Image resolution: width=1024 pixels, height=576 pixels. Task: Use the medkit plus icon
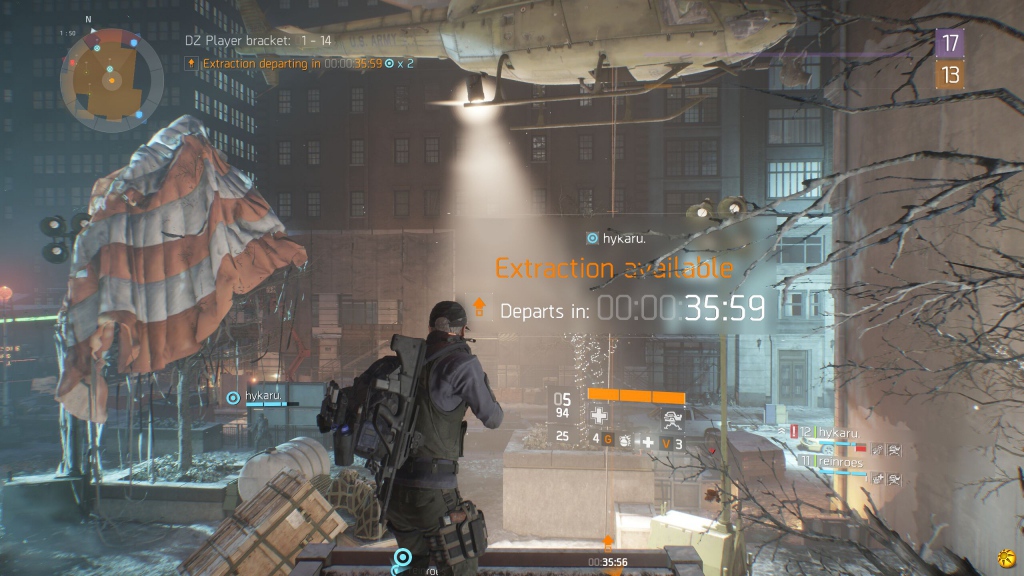coord(648,441)
